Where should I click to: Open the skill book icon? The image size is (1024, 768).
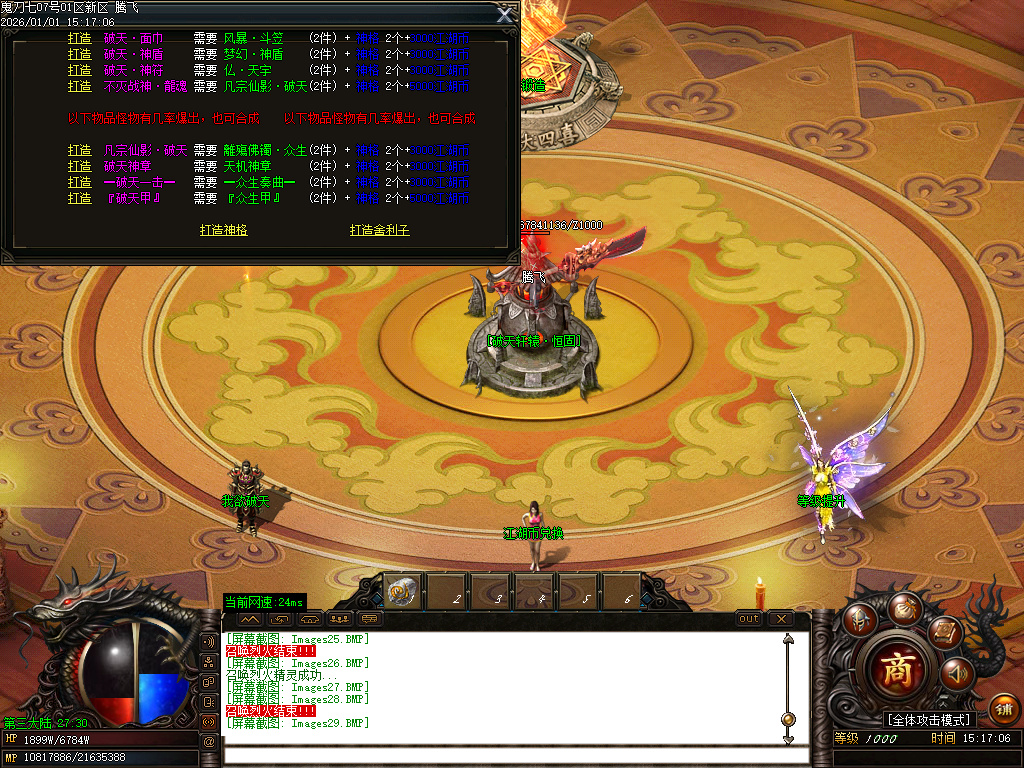(944, 632)
